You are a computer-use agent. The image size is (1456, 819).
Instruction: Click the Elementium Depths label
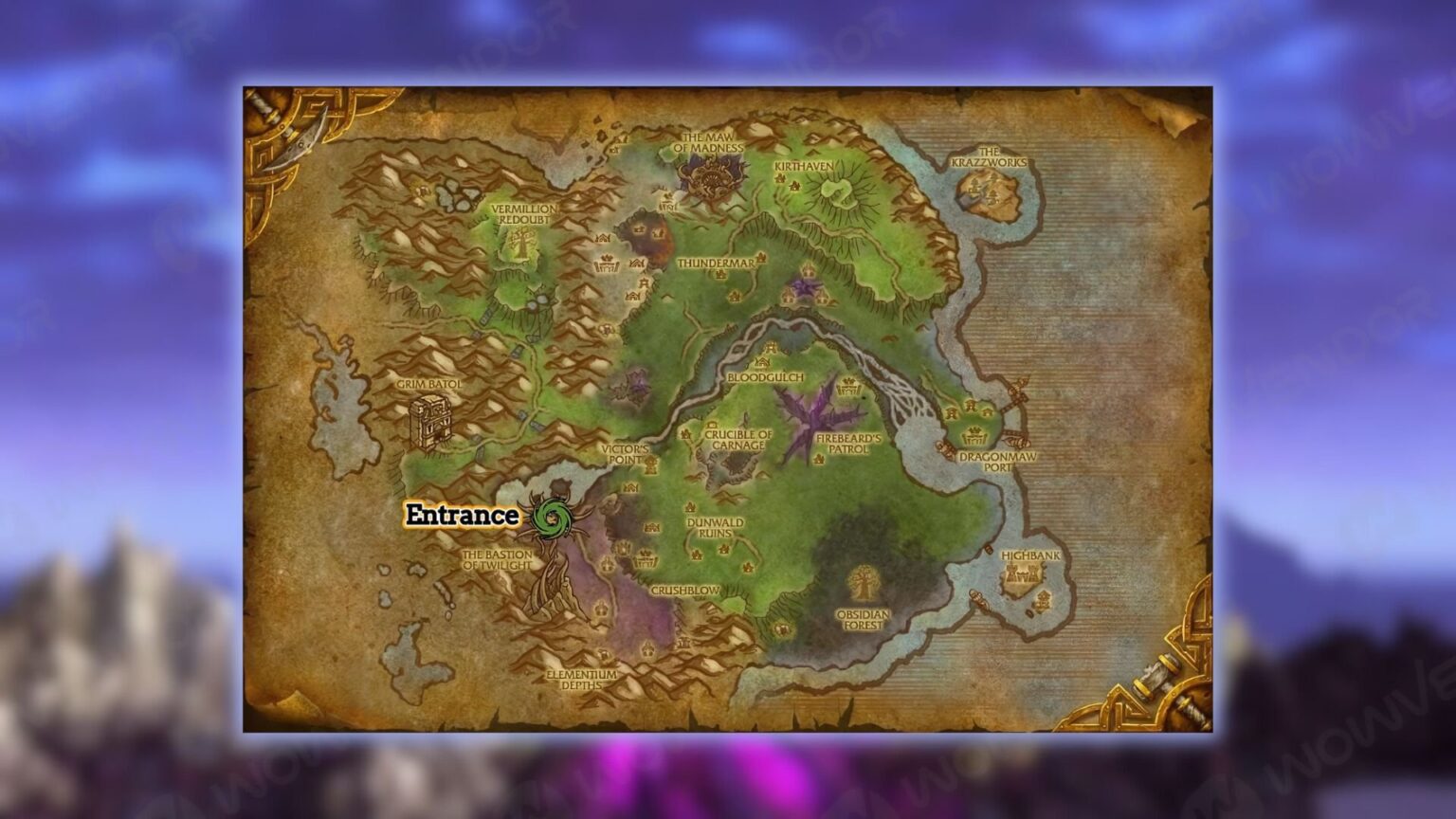[x=580, y=680]
